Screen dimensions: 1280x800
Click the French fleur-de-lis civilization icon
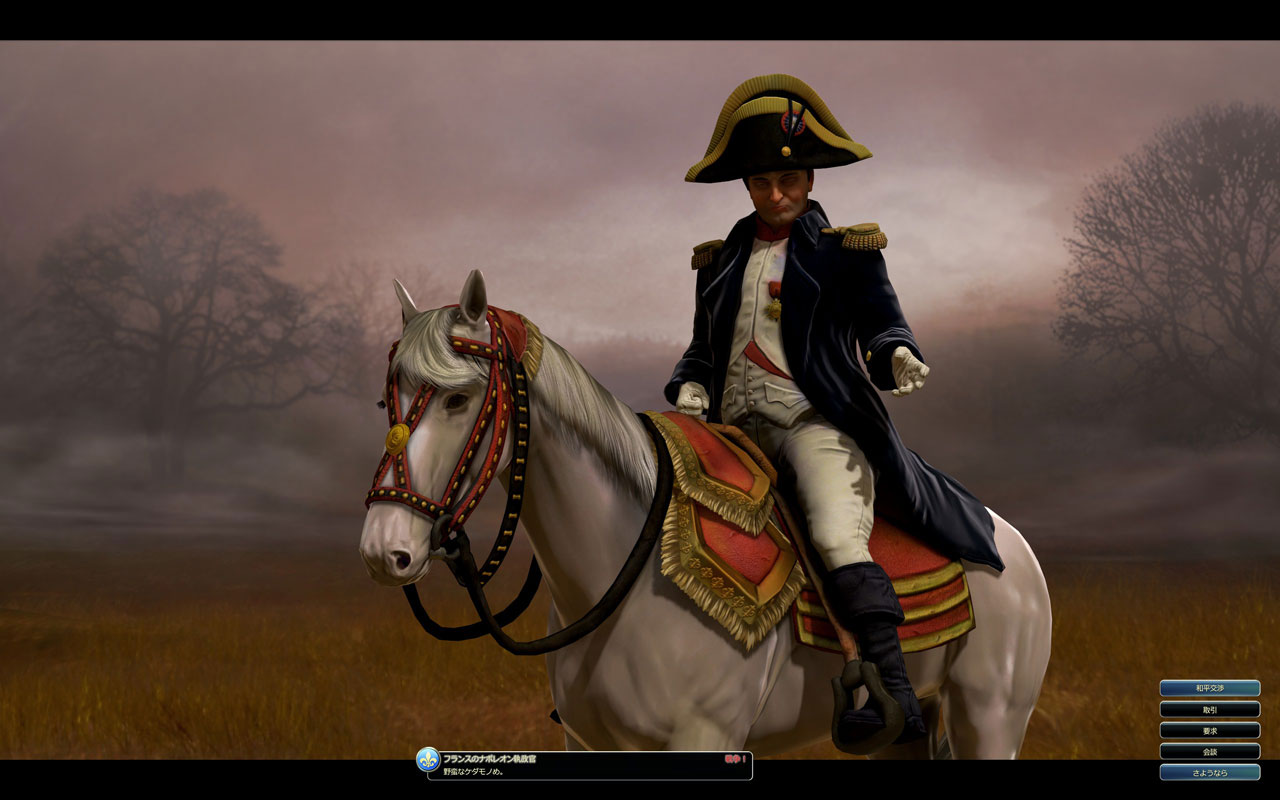coord(428,759)
